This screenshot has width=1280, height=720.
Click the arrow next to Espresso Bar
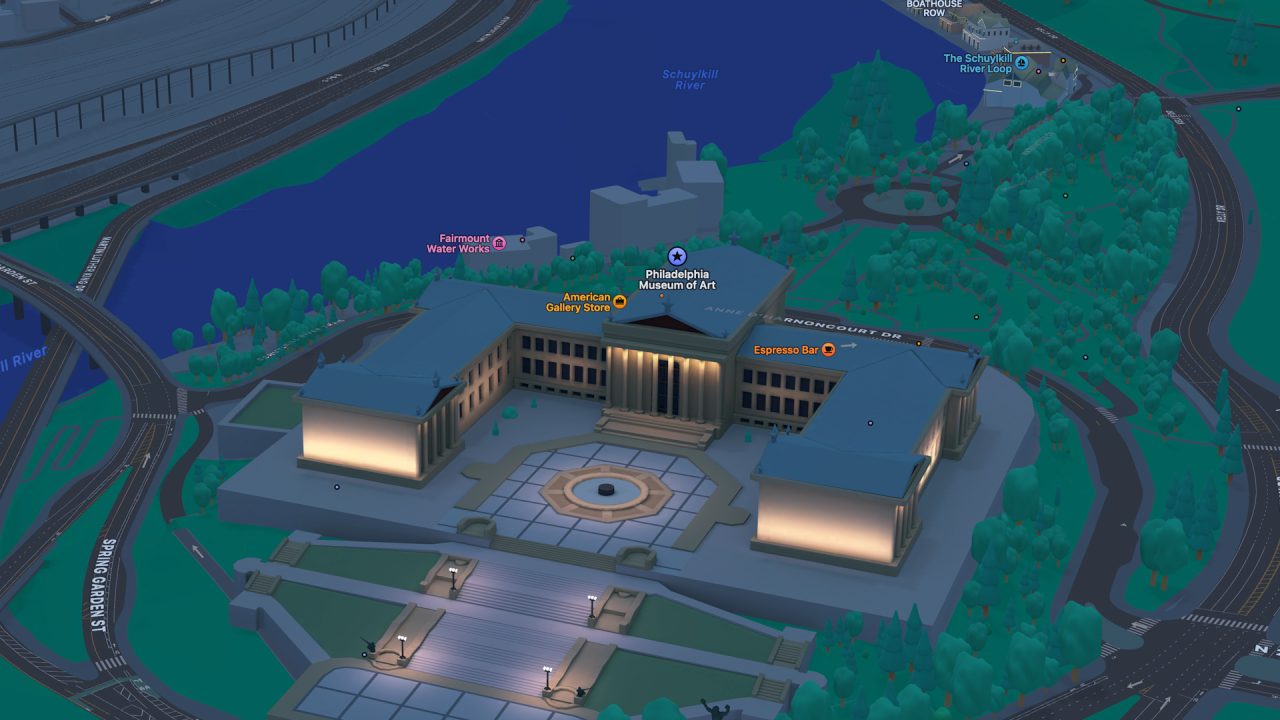(849, 346)
